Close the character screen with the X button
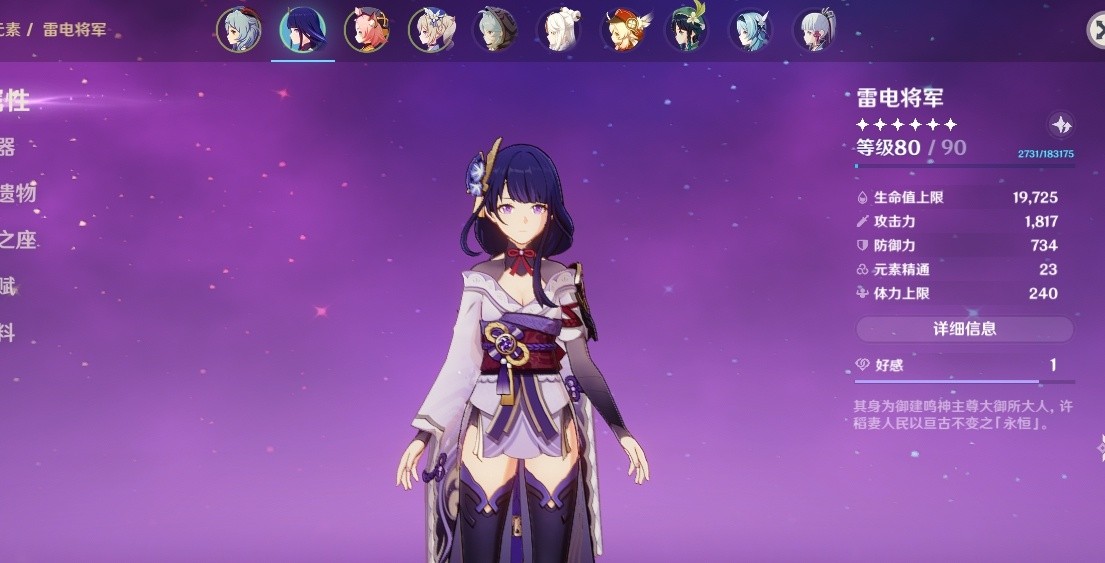The width and height of the screenshot is (1105, 563). tap(1096, 30)
